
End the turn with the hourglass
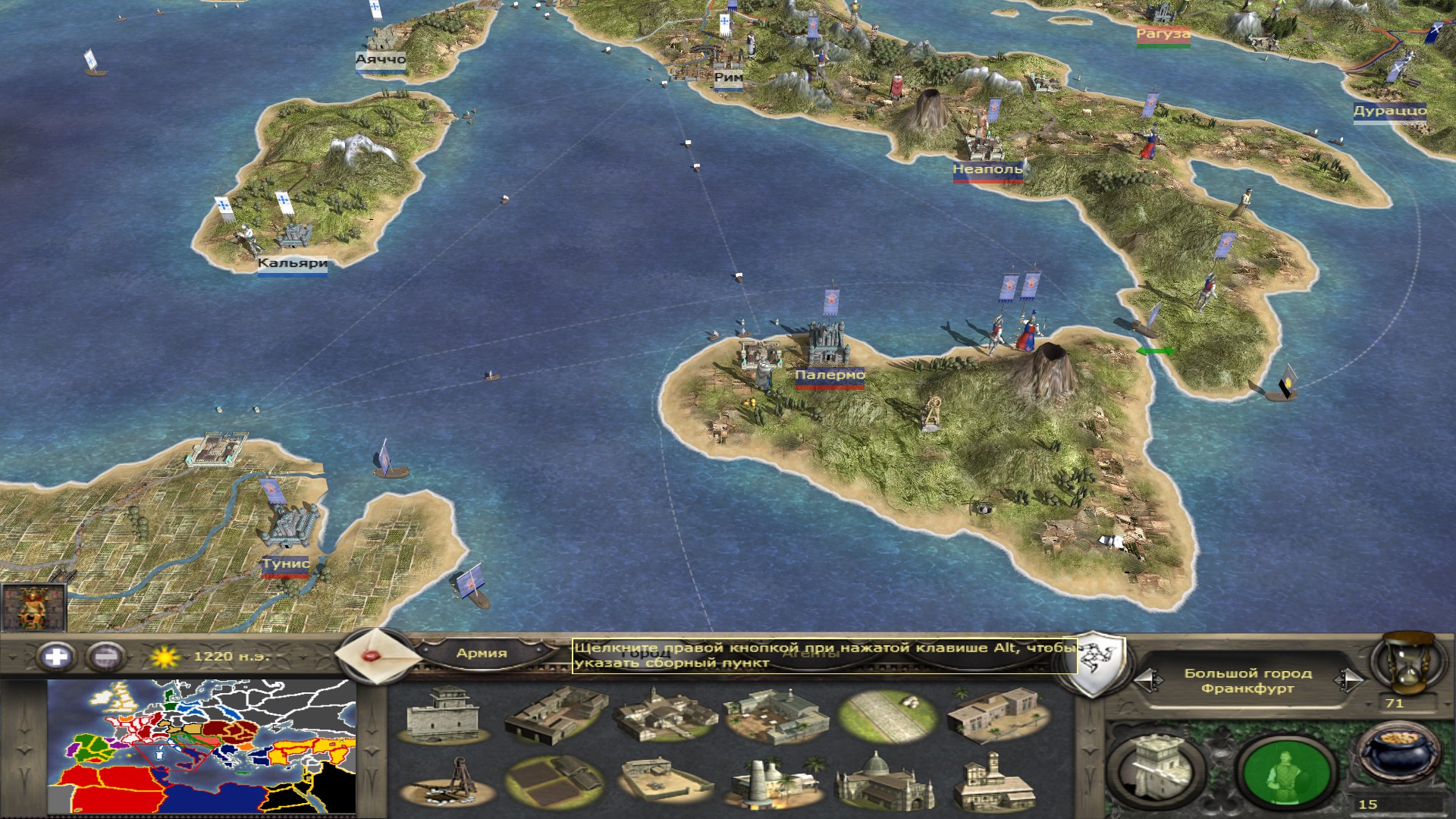[x=1405, y=665]
